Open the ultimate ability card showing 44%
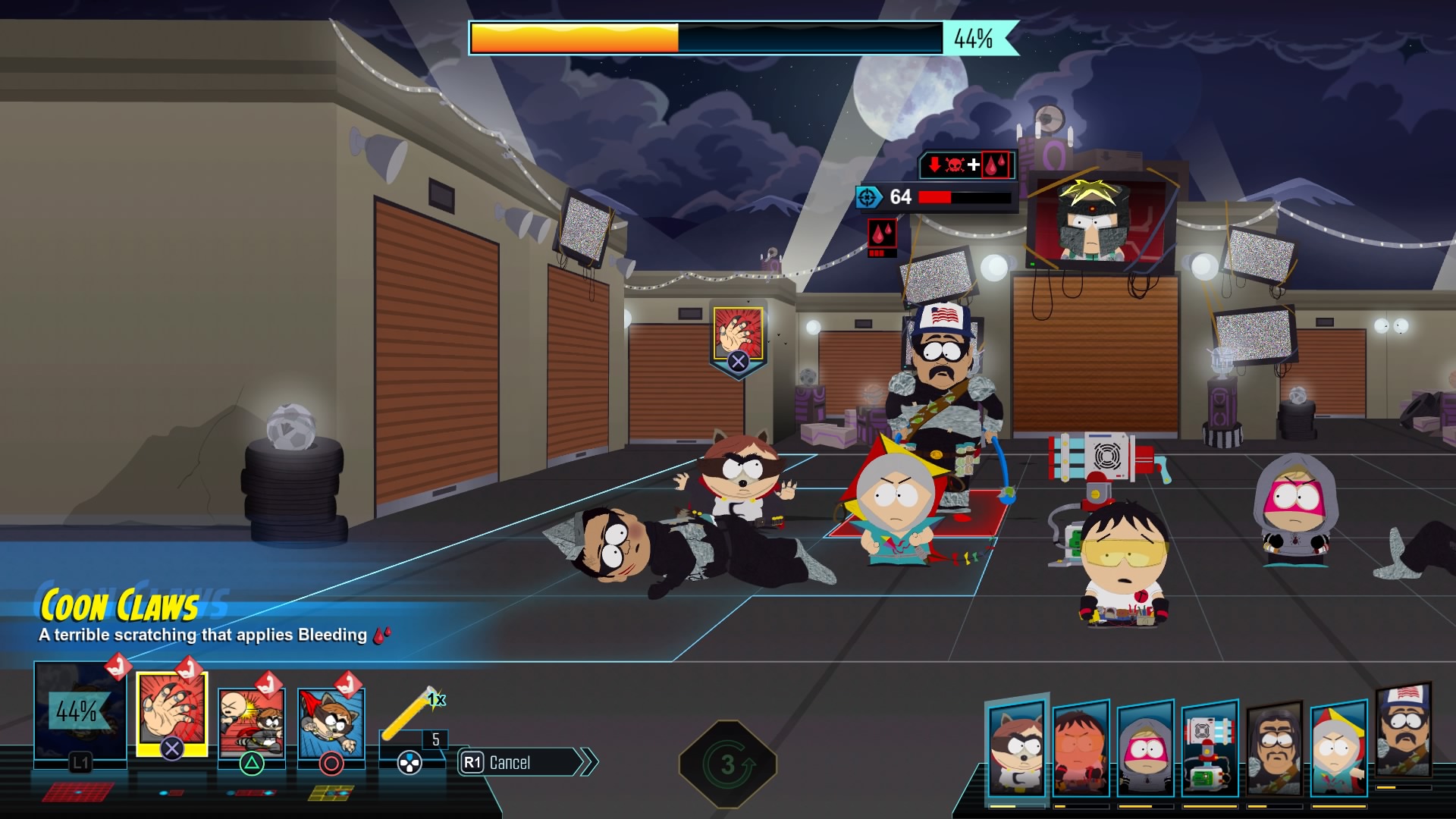Screen dimensions: 1456x819 (x=80, y=711)
